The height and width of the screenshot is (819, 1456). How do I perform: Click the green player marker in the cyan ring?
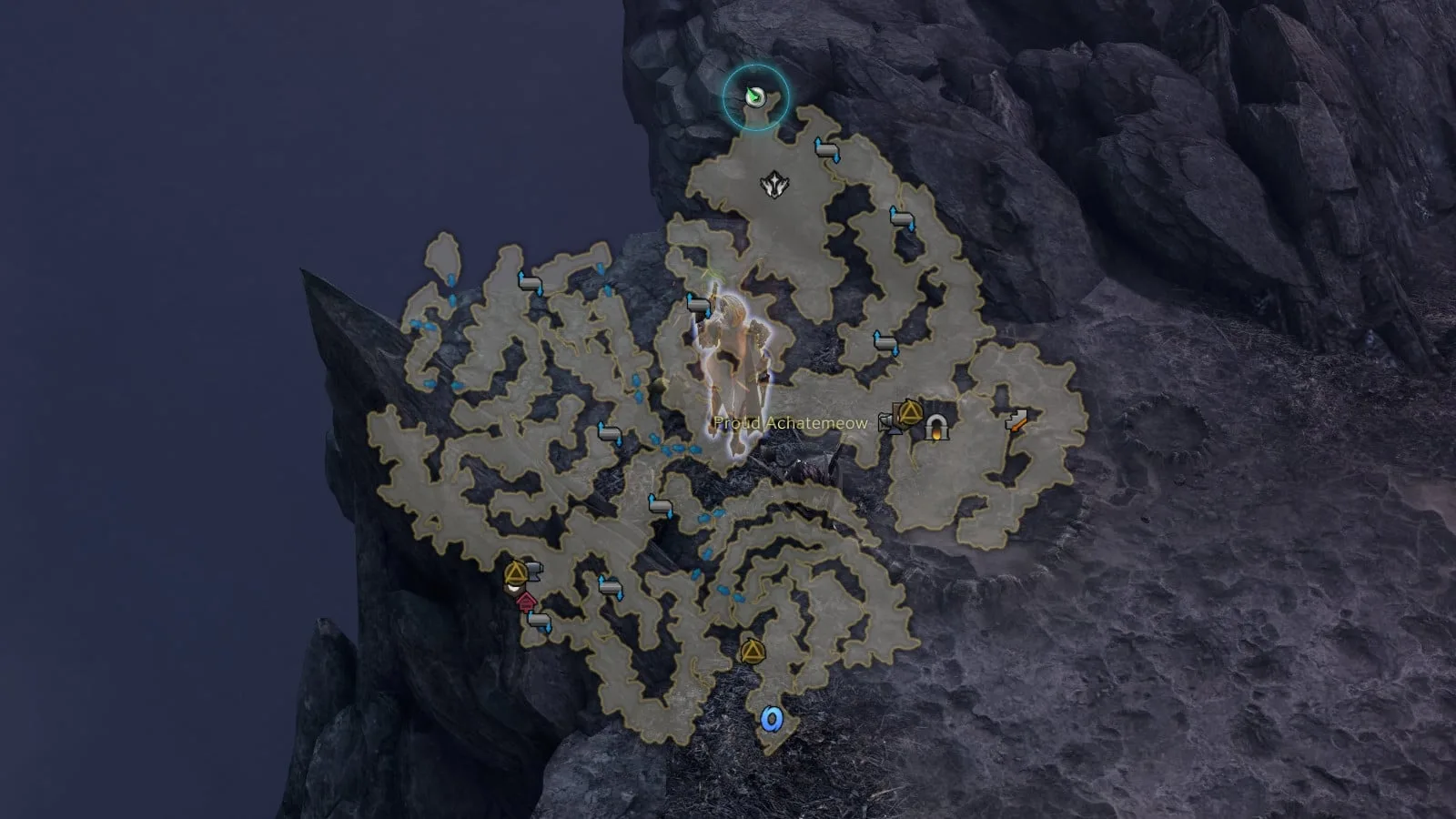(754, 96)
